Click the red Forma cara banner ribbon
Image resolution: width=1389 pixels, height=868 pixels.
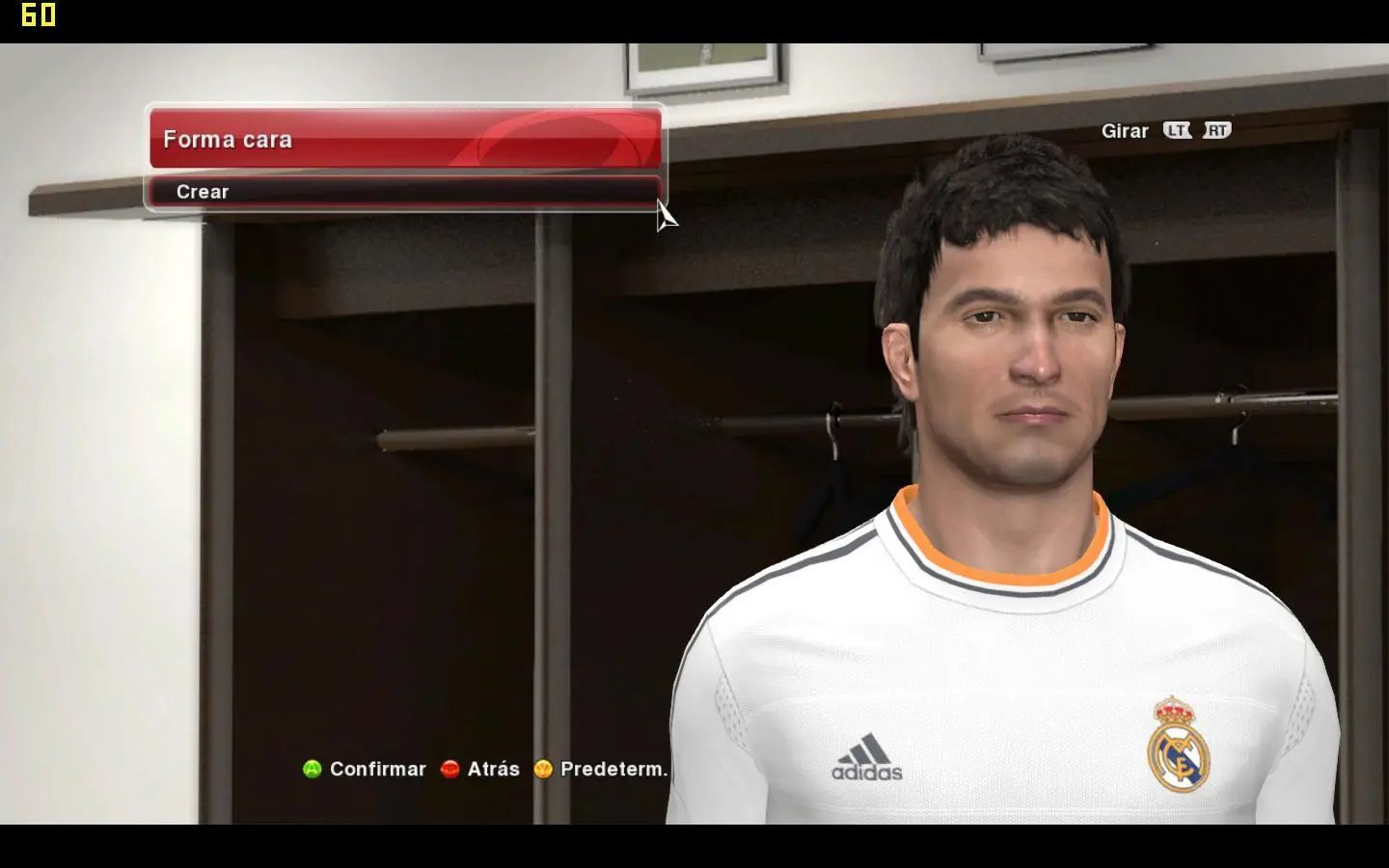[x=405, y=140]
